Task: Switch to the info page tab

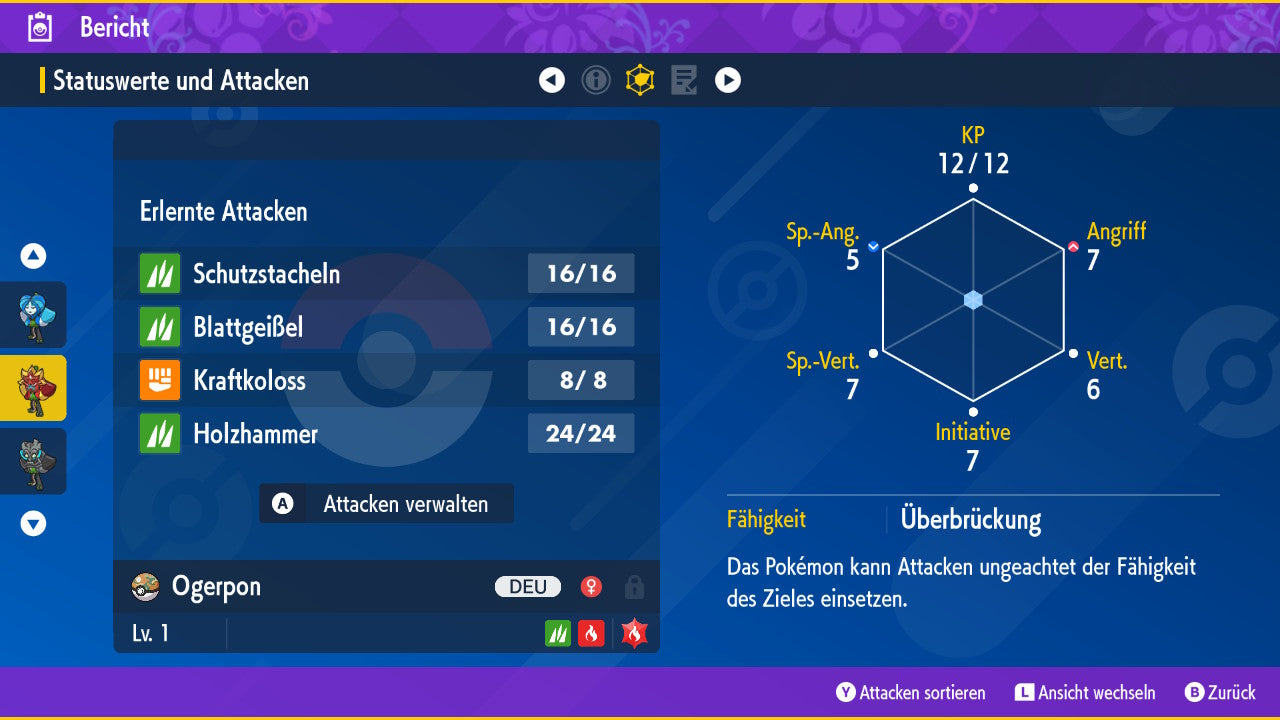Action: coord(596,80)
